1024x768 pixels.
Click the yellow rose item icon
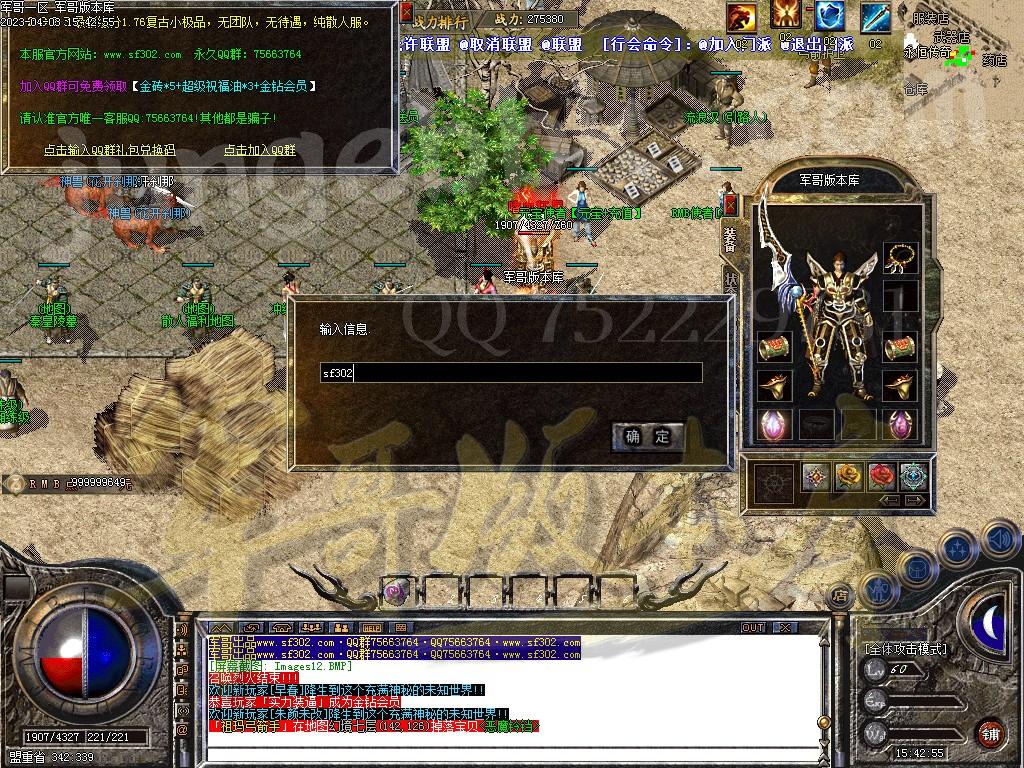[x=848, y=476]
